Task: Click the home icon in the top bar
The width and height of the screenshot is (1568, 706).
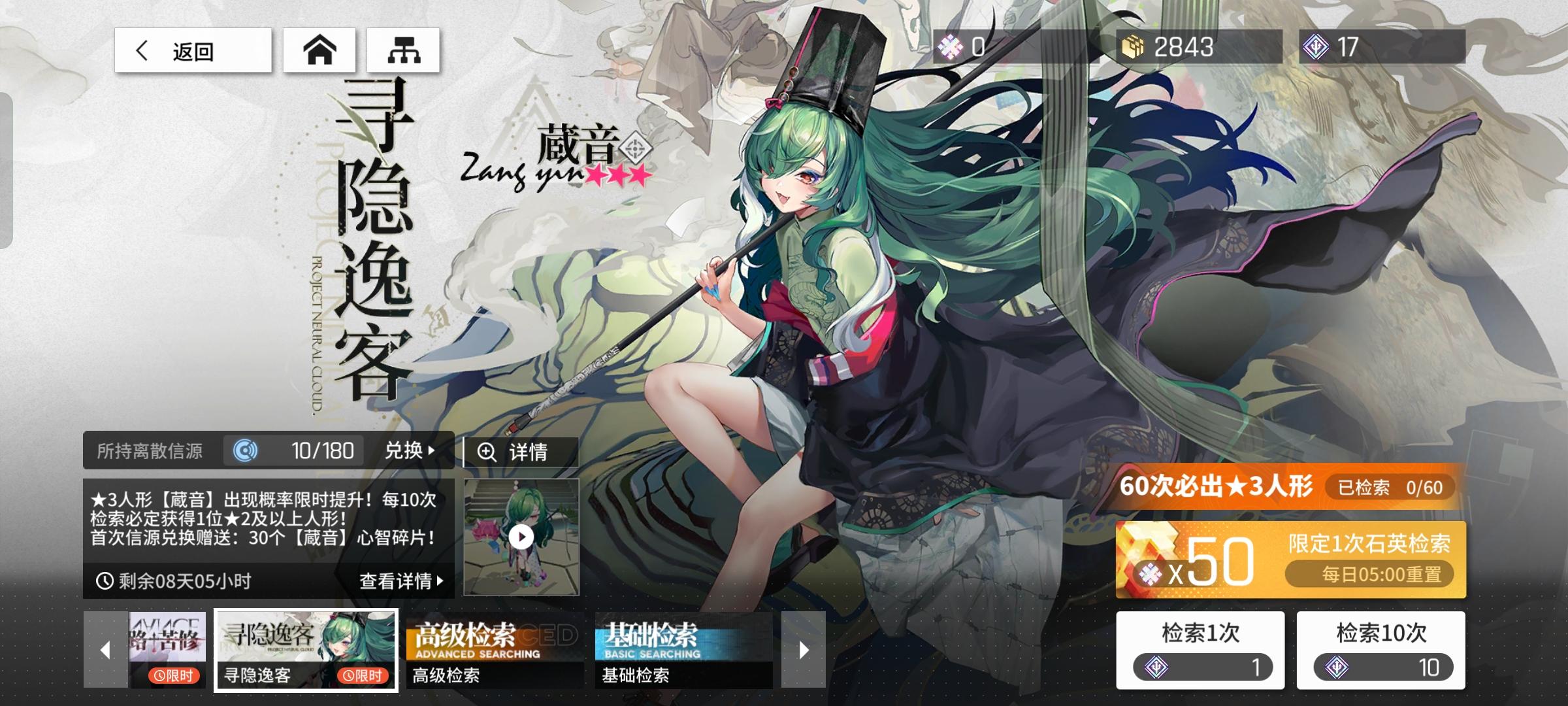Action: click(x=319, y=50)
